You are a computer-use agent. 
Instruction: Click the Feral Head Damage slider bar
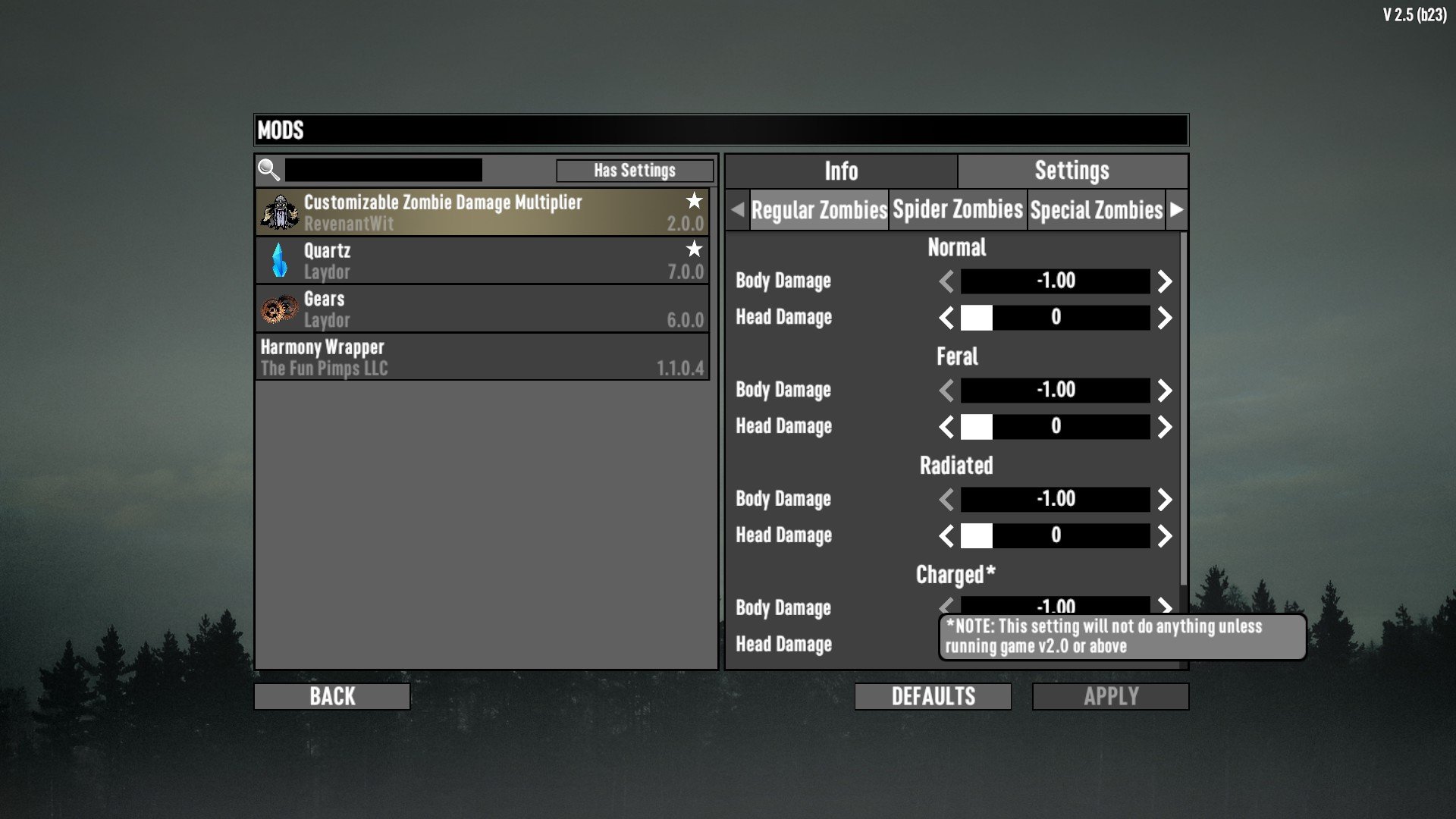[x=1055, y=427]
